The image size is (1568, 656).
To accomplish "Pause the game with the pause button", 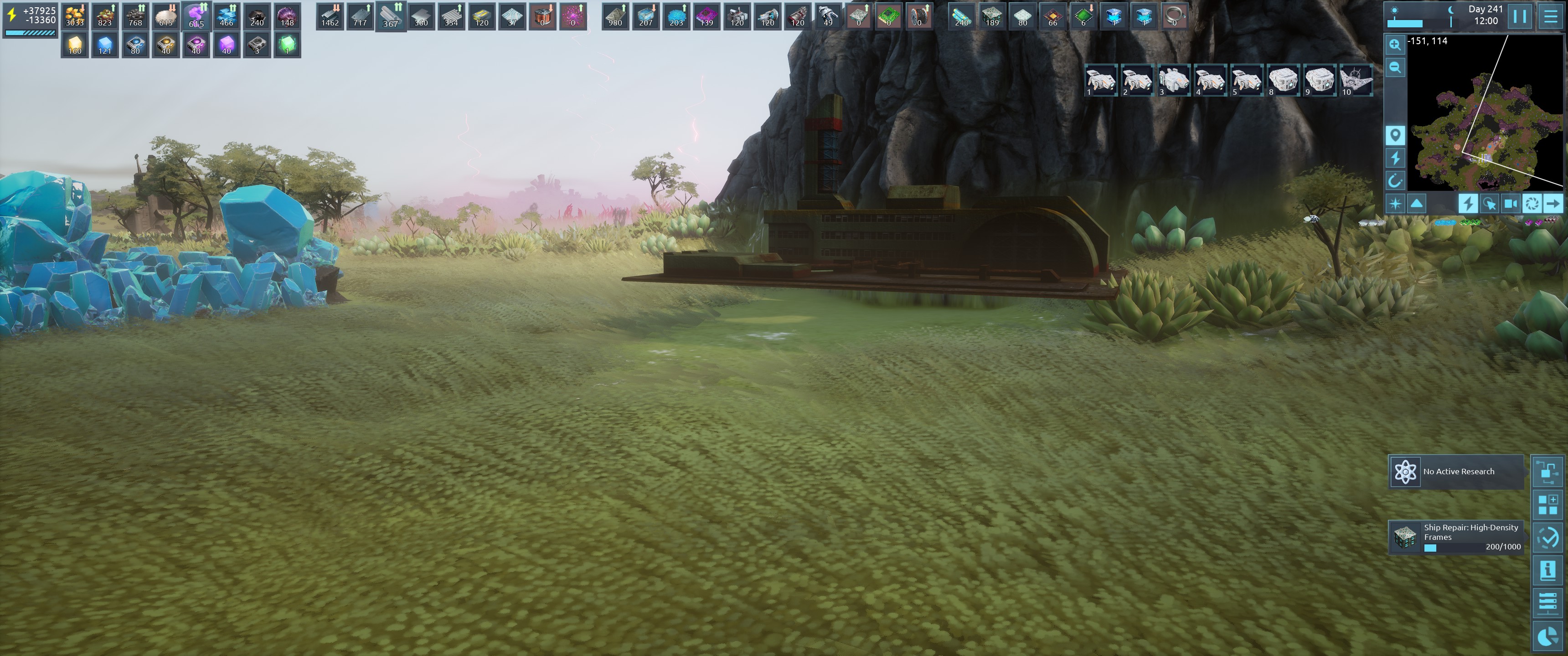I will [x=1519, y=16].
